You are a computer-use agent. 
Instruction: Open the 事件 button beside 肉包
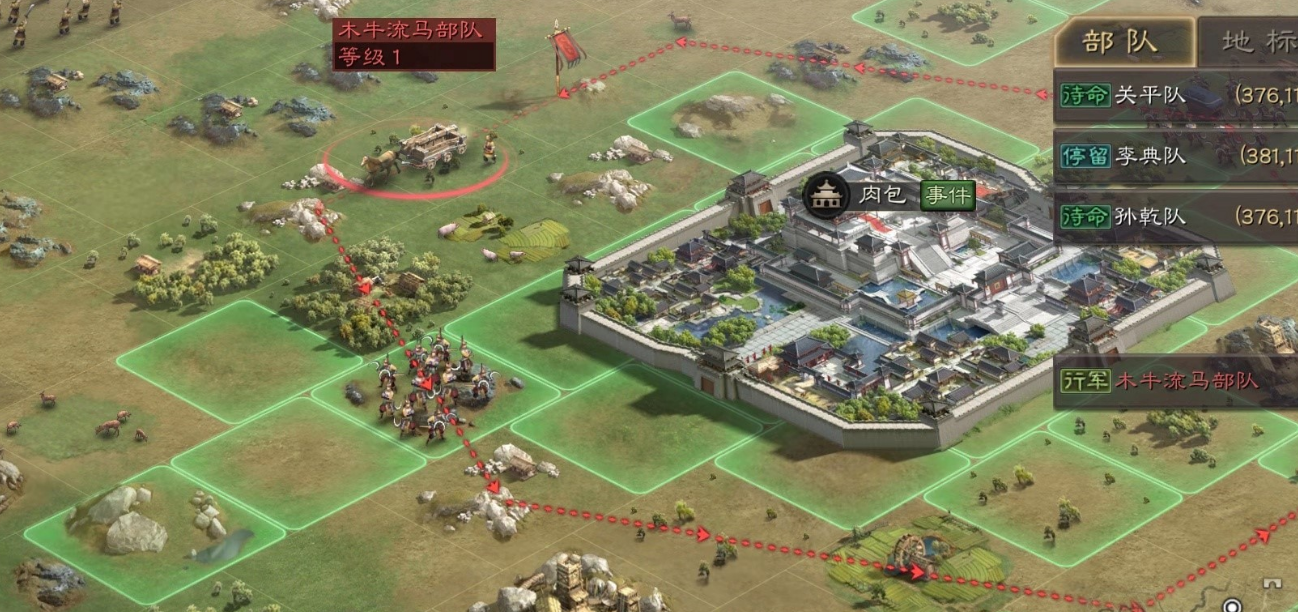click(946, 194)
